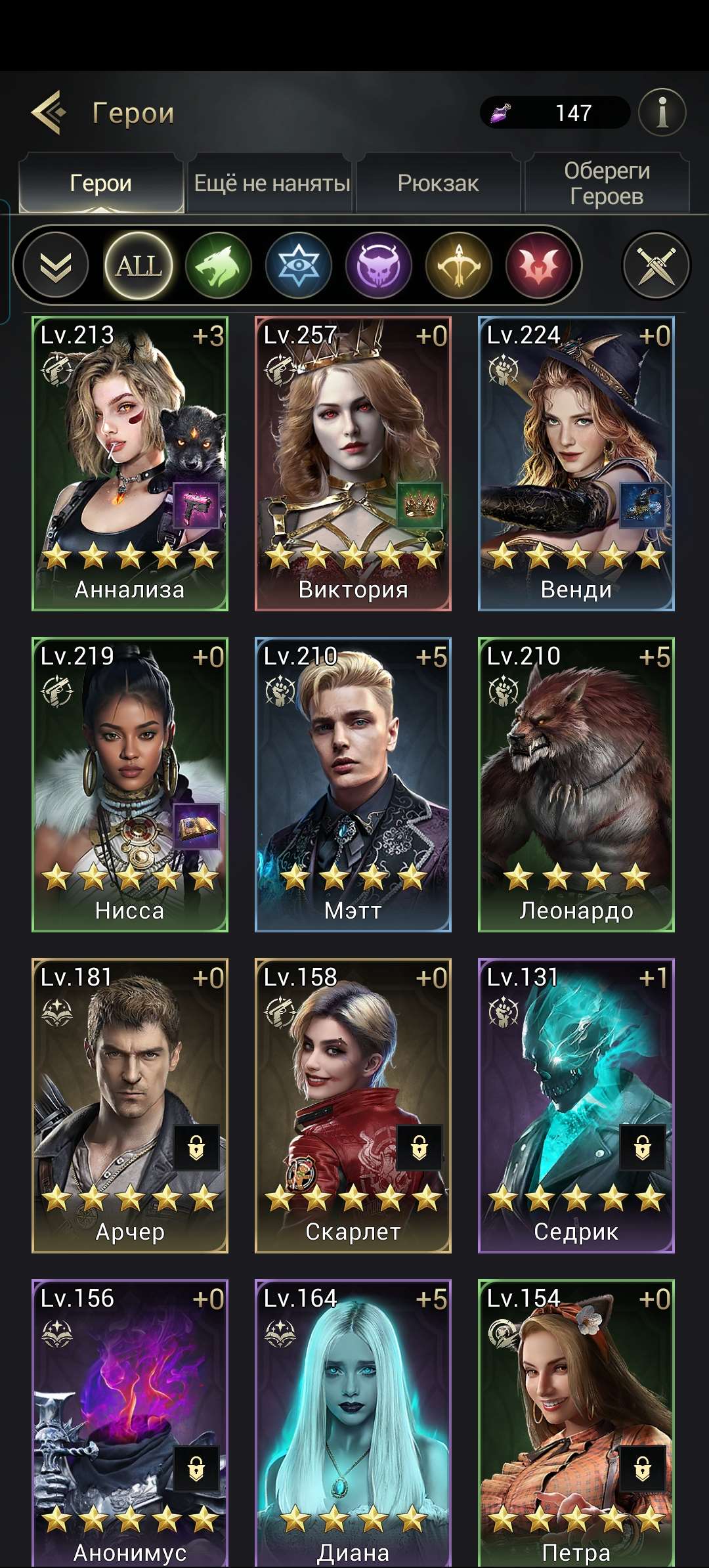Viewport: 709px width, 1568px height.
Task: Filter heroes by green wolf faction
Action: [x=218, y=266]
